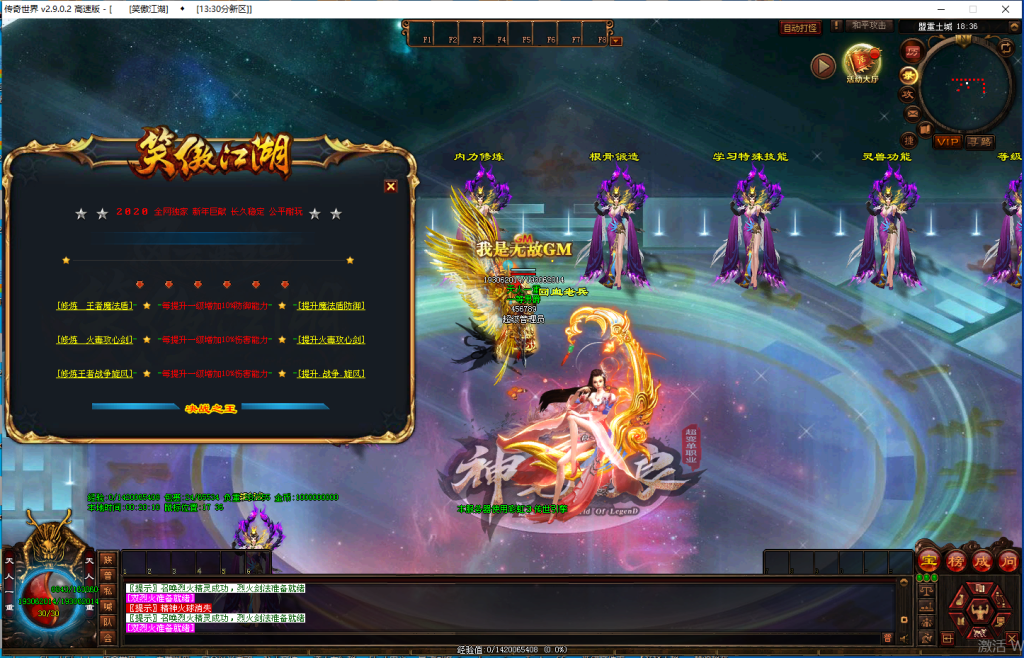The image size is (1024, 658).
Task: Open the [提升魔法盾防御] option
Action: pyautogui.click(x=331, y=306)
